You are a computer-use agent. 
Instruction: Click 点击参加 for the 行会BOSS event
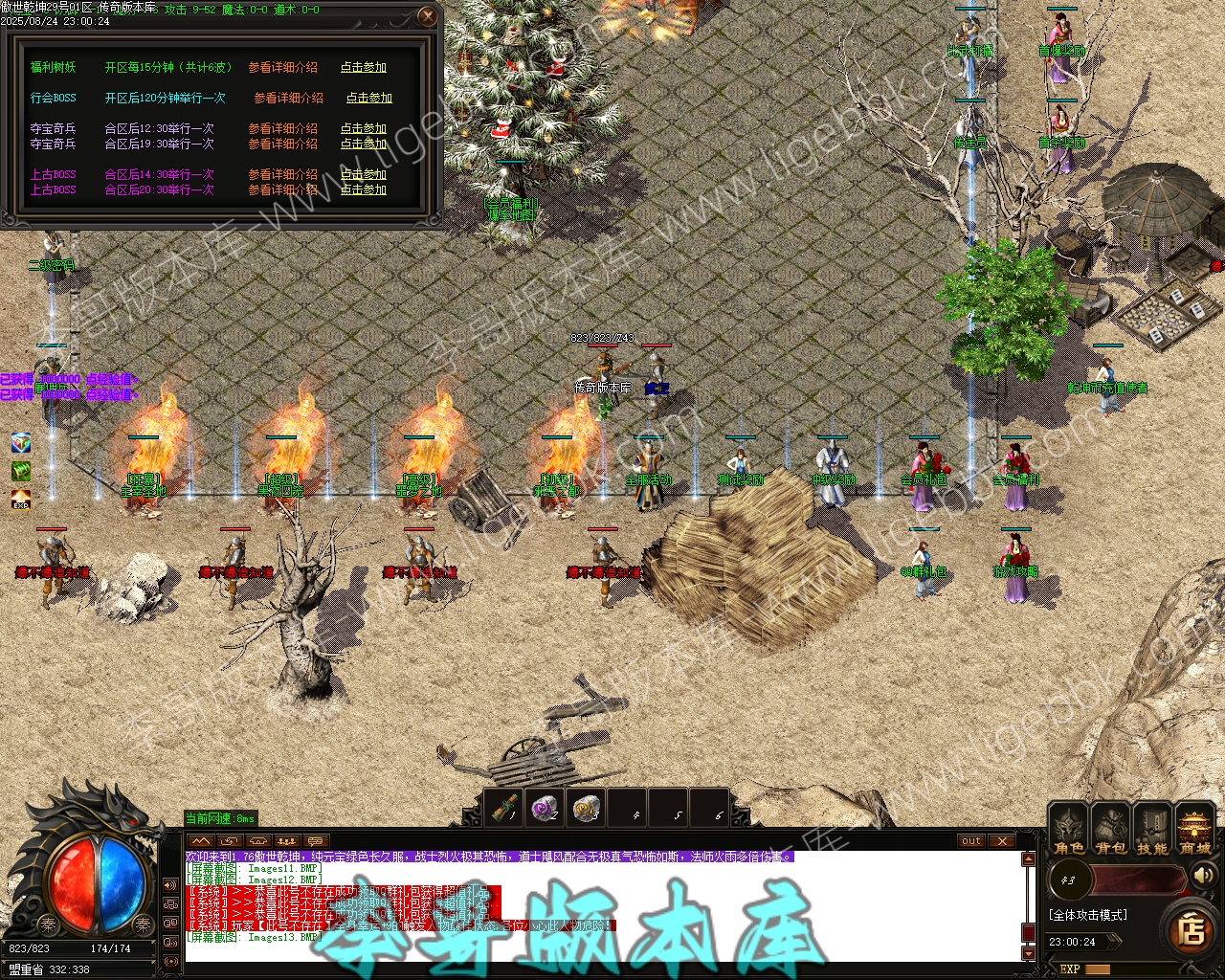tap(368, 98)
